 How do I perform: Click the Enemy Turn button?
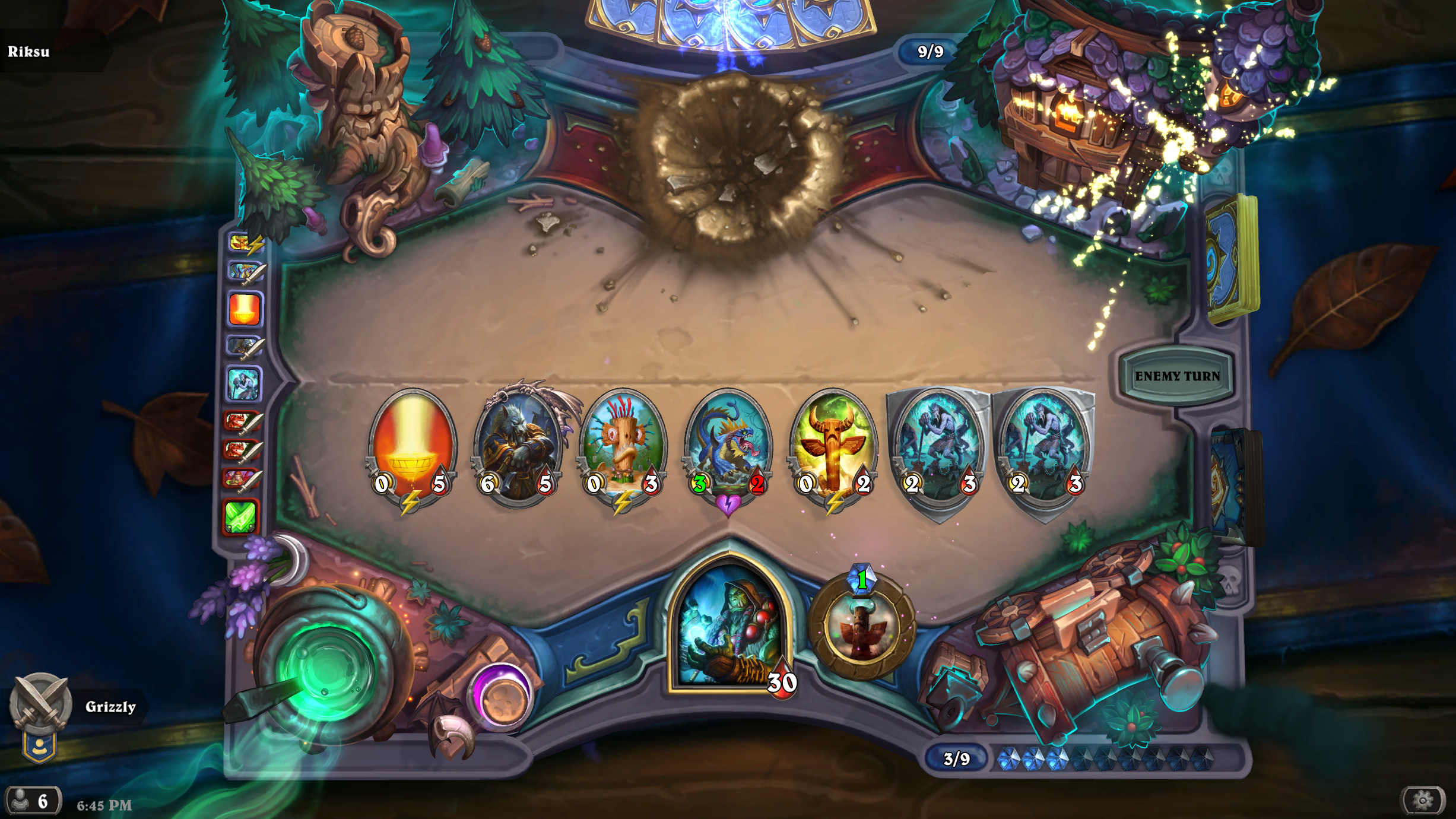pos(1176,376)
